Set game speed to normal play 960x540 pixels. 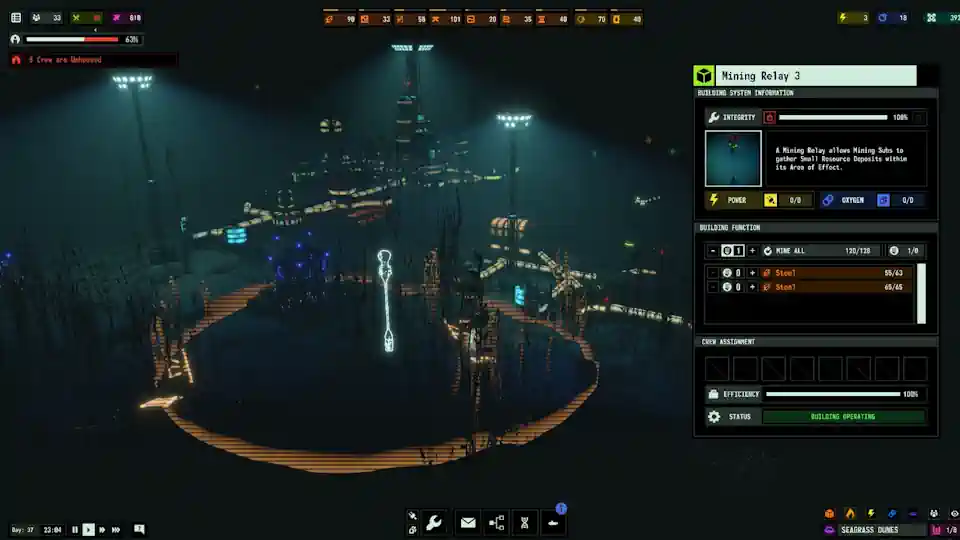pos(88,529)
